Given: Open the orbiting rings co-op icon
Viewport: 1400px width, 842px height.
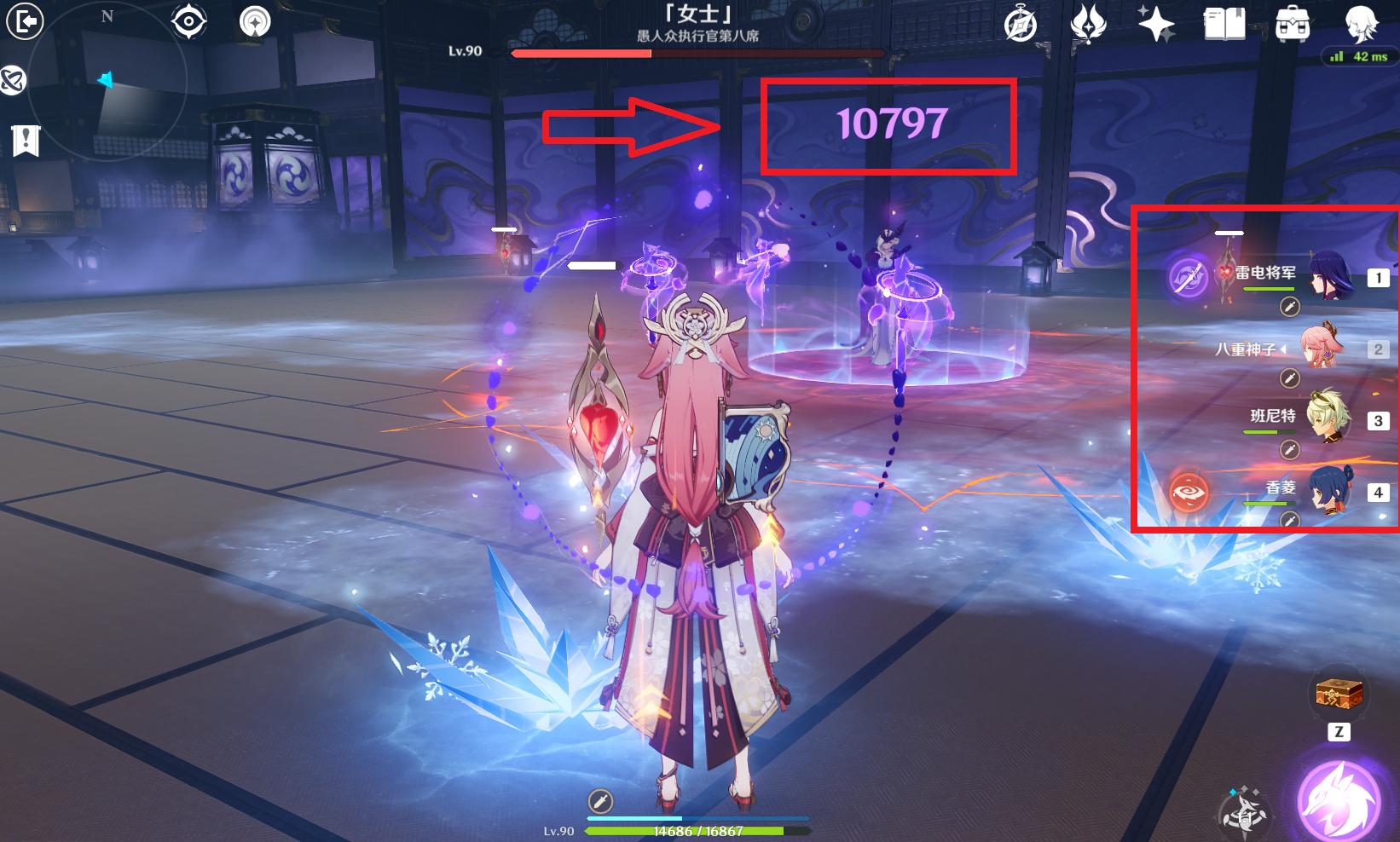Looking at the screenshot, I should click(x=12, y=80).
